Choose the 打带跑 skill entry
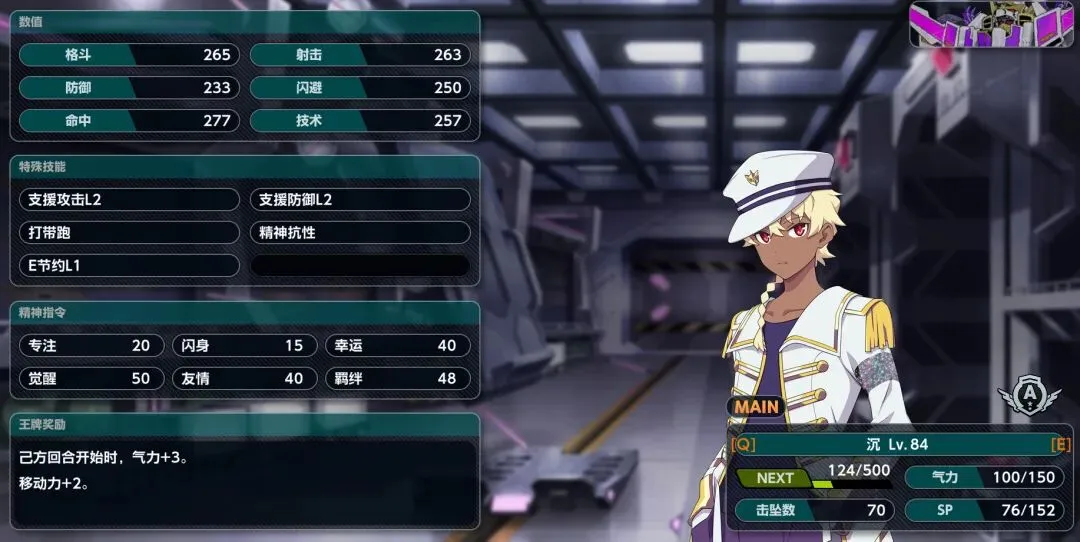This screenshot has width=1080, height=542. click(x=129, y=233)
